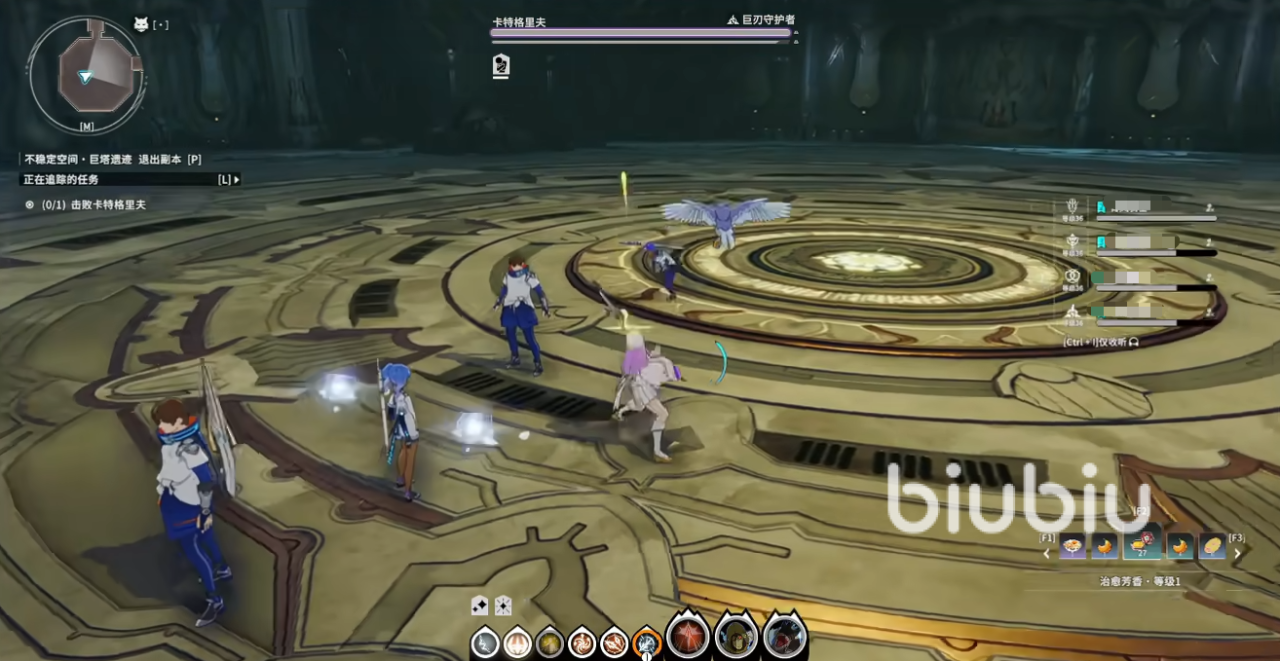Screen dimensions: 1280x661
Task: Activate the roaring beast portrait skill
Action: pyautogui.click(x=785, y=637)
